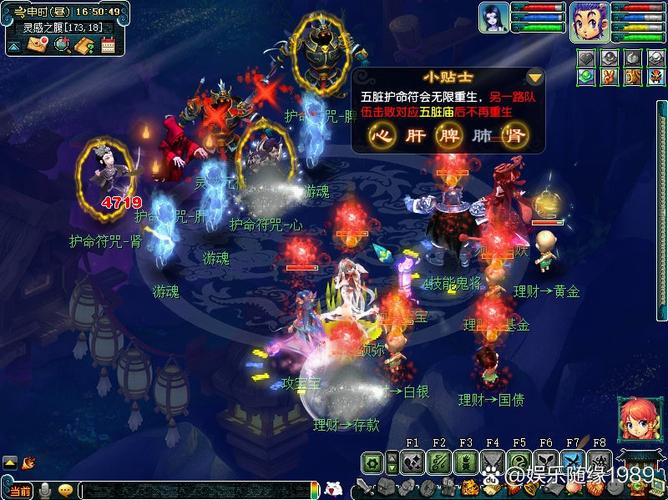Collapse the 小贴士 tips panel
This screenshot has height=500, width=668.
[x=535, y=76]
